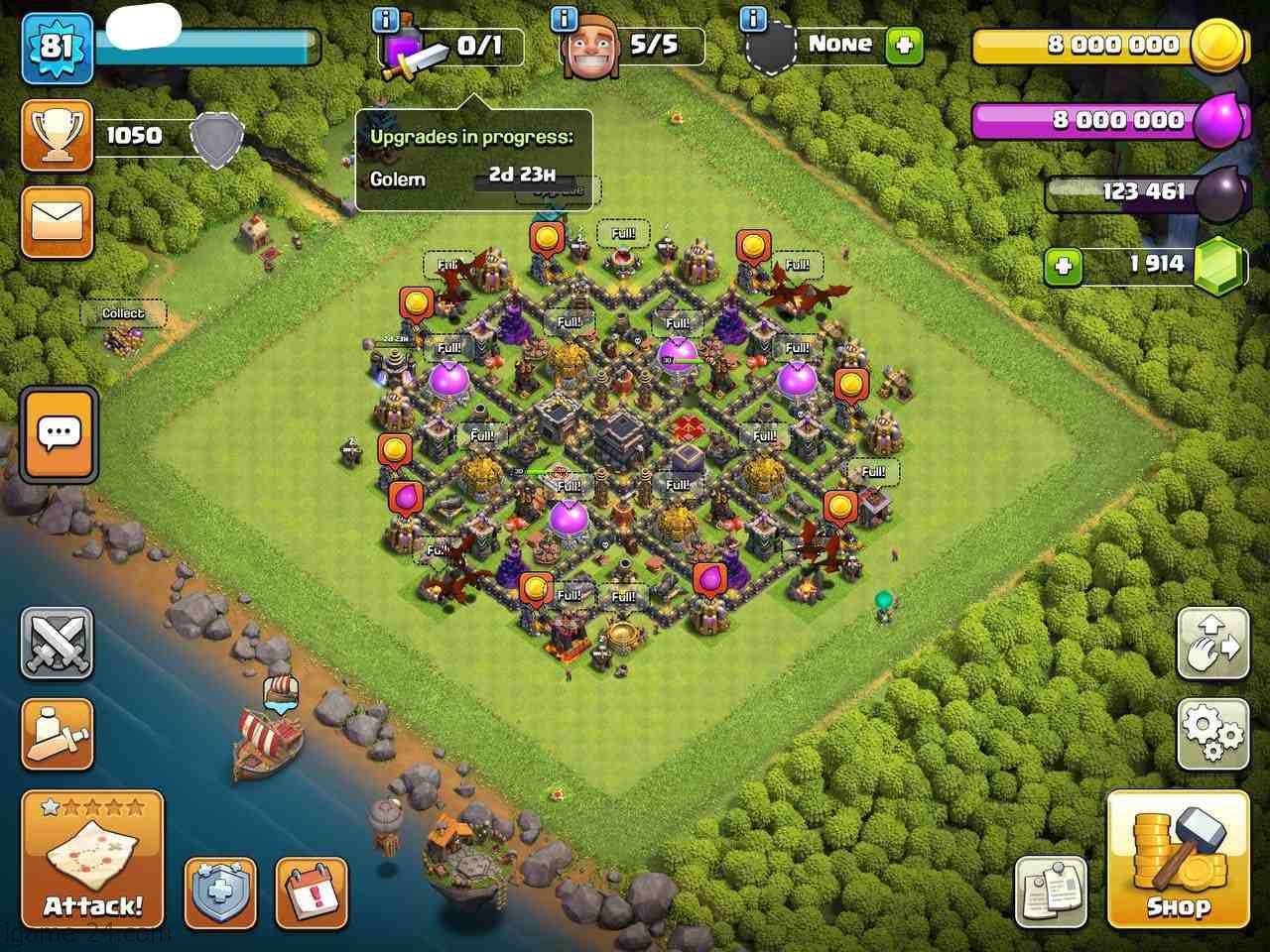Open the chat speech bubble tab
The width and height of the screenshot is (1270, 952).
(x=59, y=434)
